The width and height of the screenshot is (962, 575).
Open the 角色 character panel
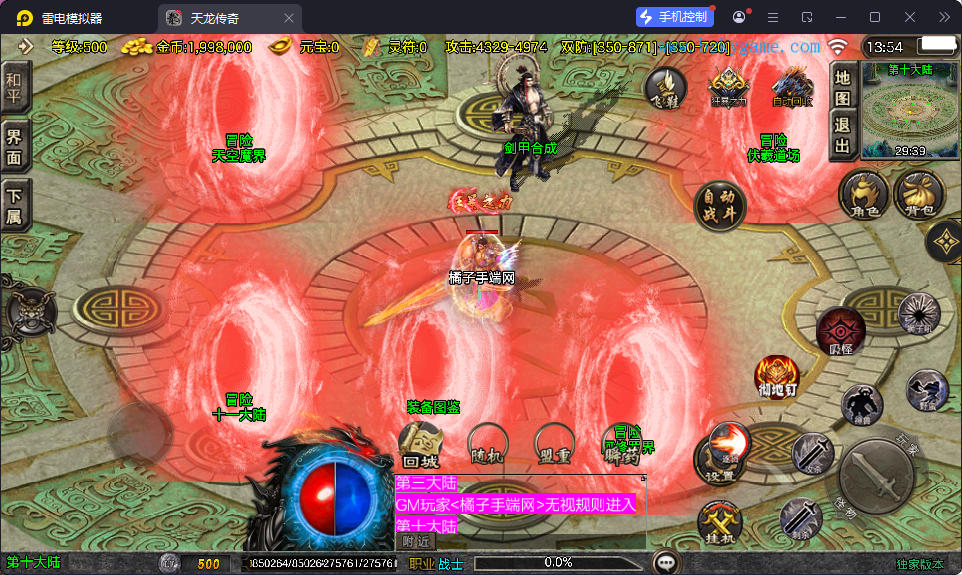(863, 194)
